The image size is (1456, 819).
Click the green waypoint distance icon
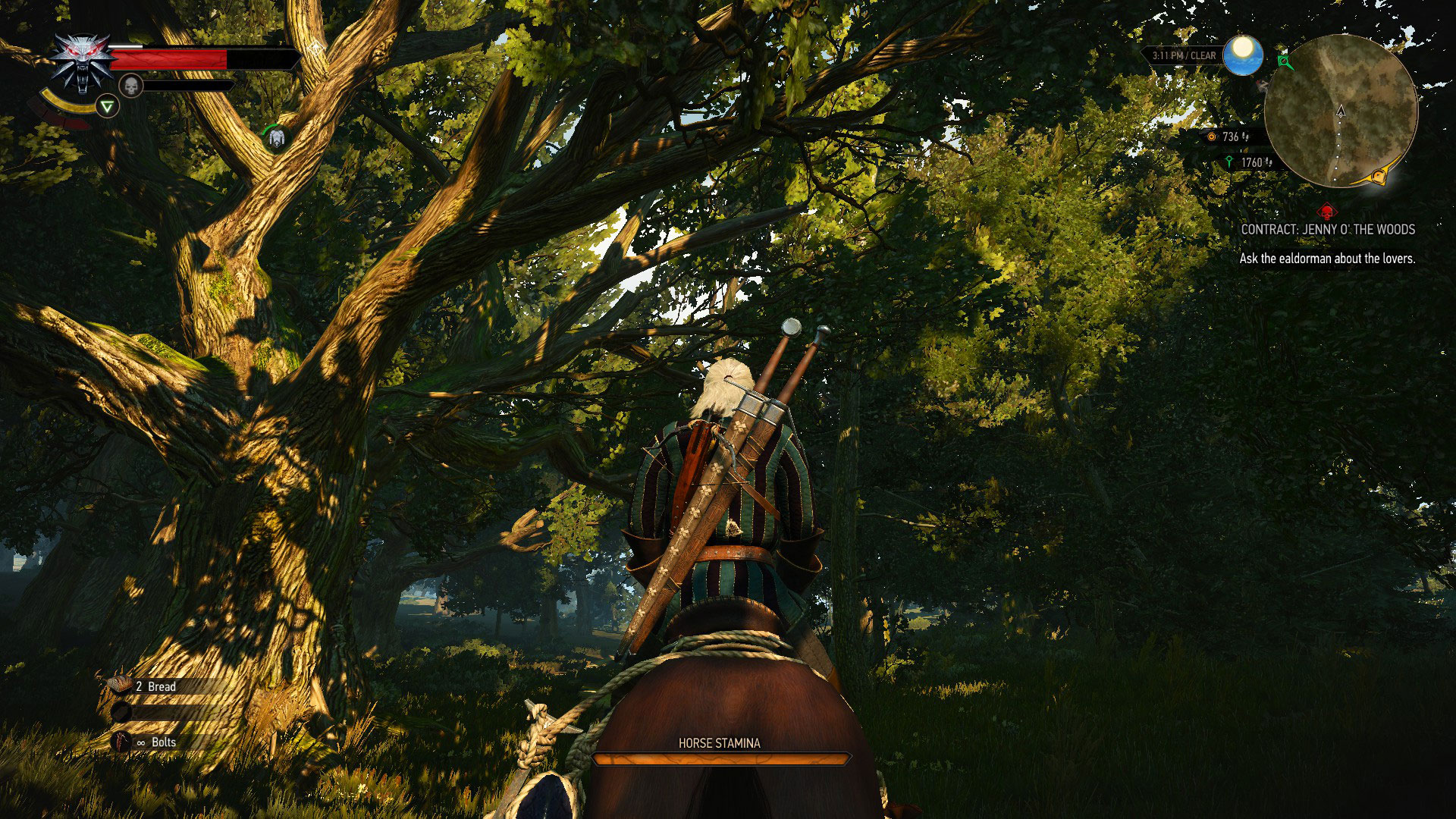pyautogui.click(x=1229, y=162)
